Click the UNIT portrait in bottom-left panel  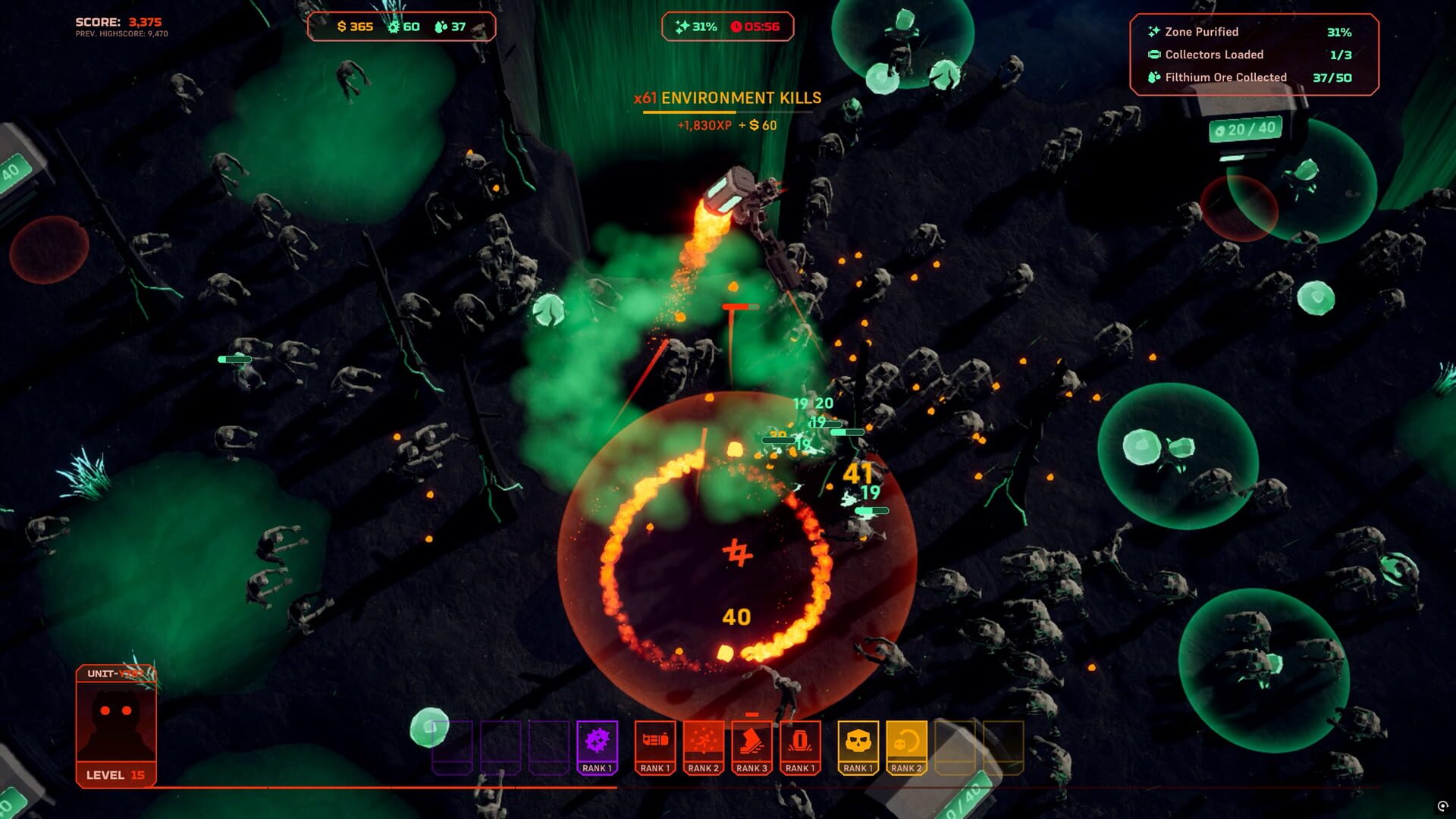115,720
